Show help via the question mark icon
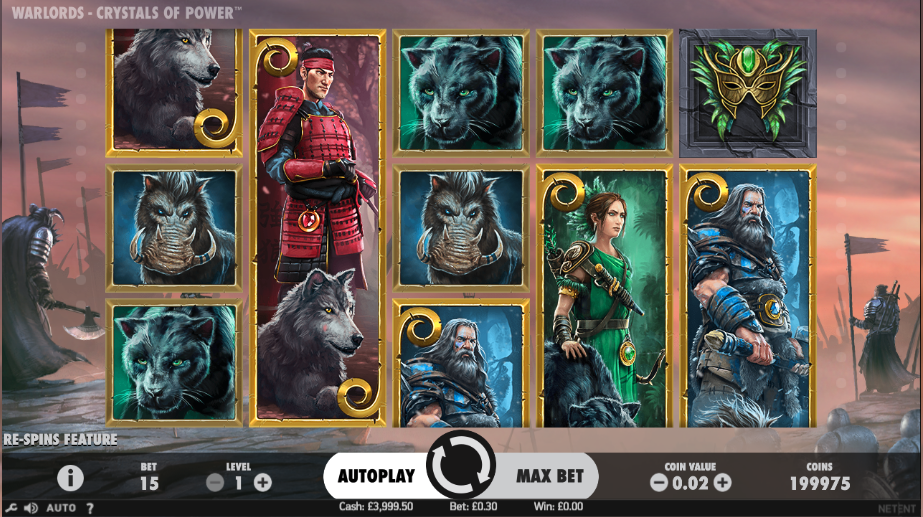This screenshot has height=517, width=923. [90, 508]
